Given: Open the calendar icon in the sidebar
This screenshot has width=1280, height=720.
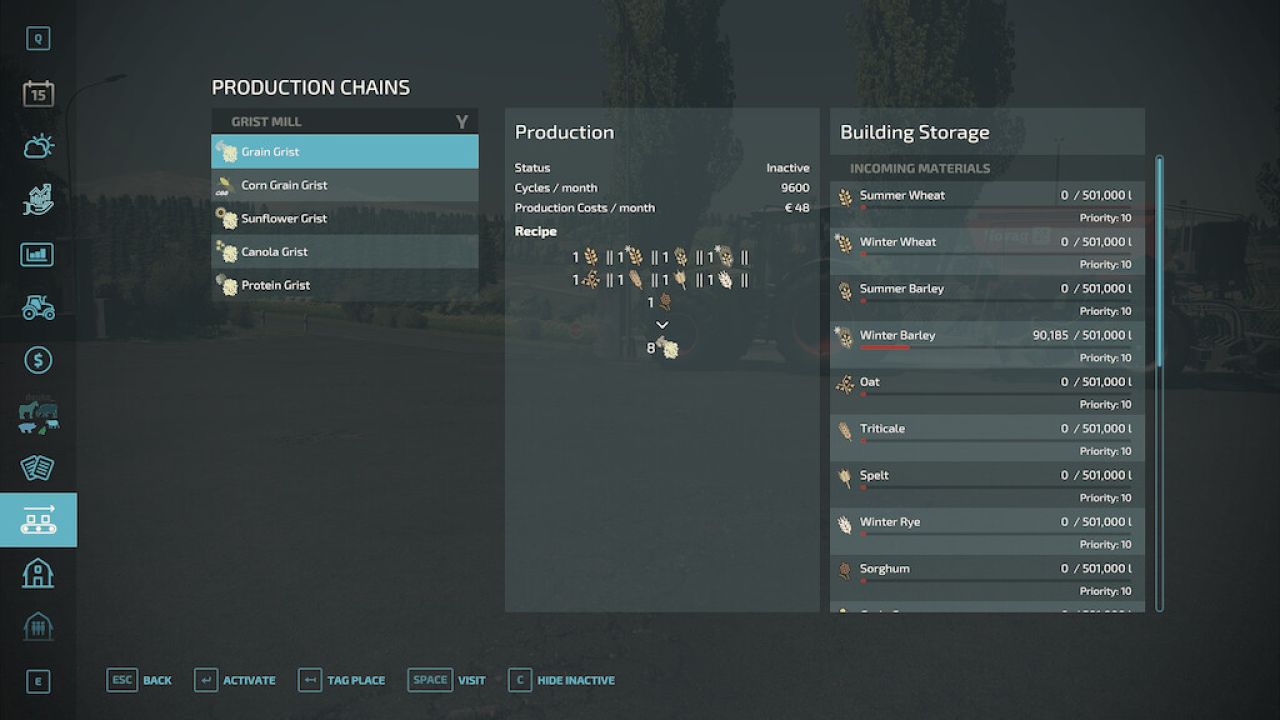Looking at the screenshot, I should coord(38,91).
